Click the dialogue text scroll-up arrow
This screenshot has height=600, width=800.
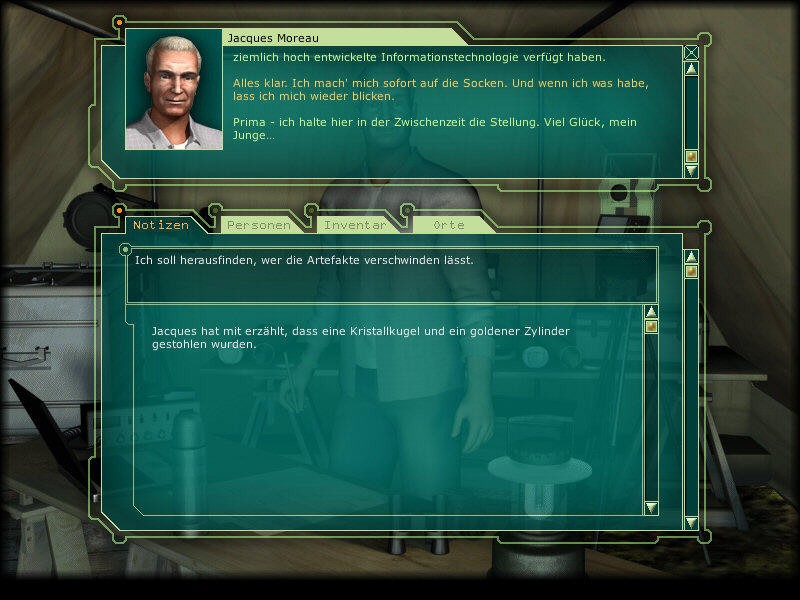pyautogui.click(x=691, y=69)
